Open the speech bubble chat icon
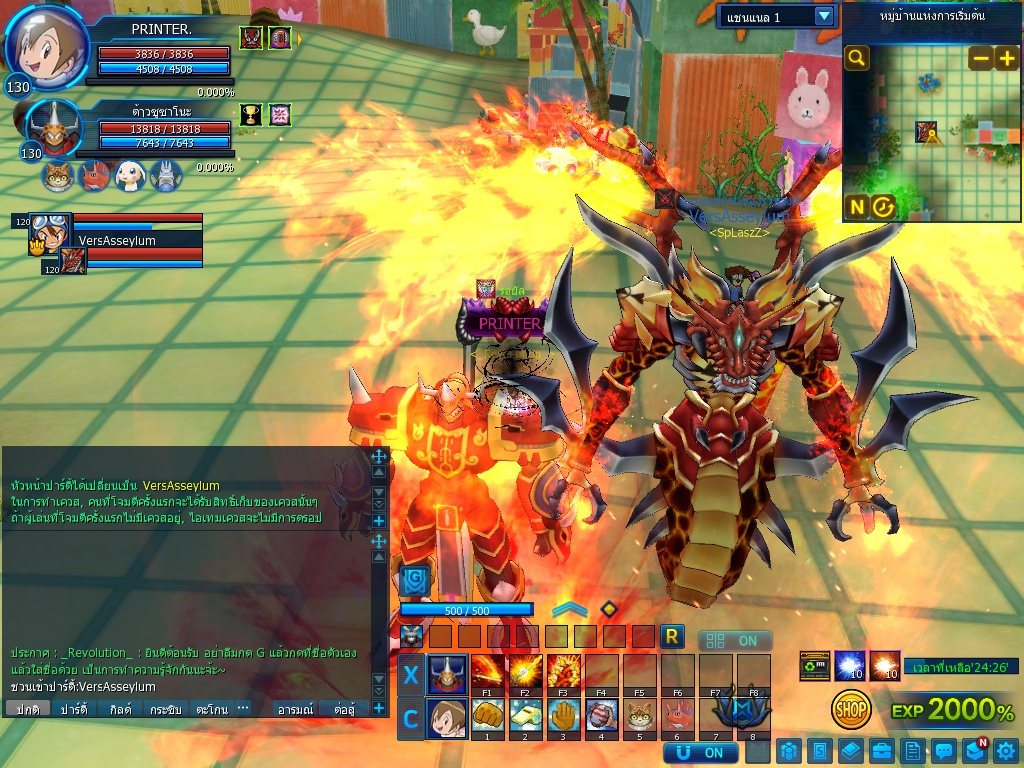 point(943,750)
